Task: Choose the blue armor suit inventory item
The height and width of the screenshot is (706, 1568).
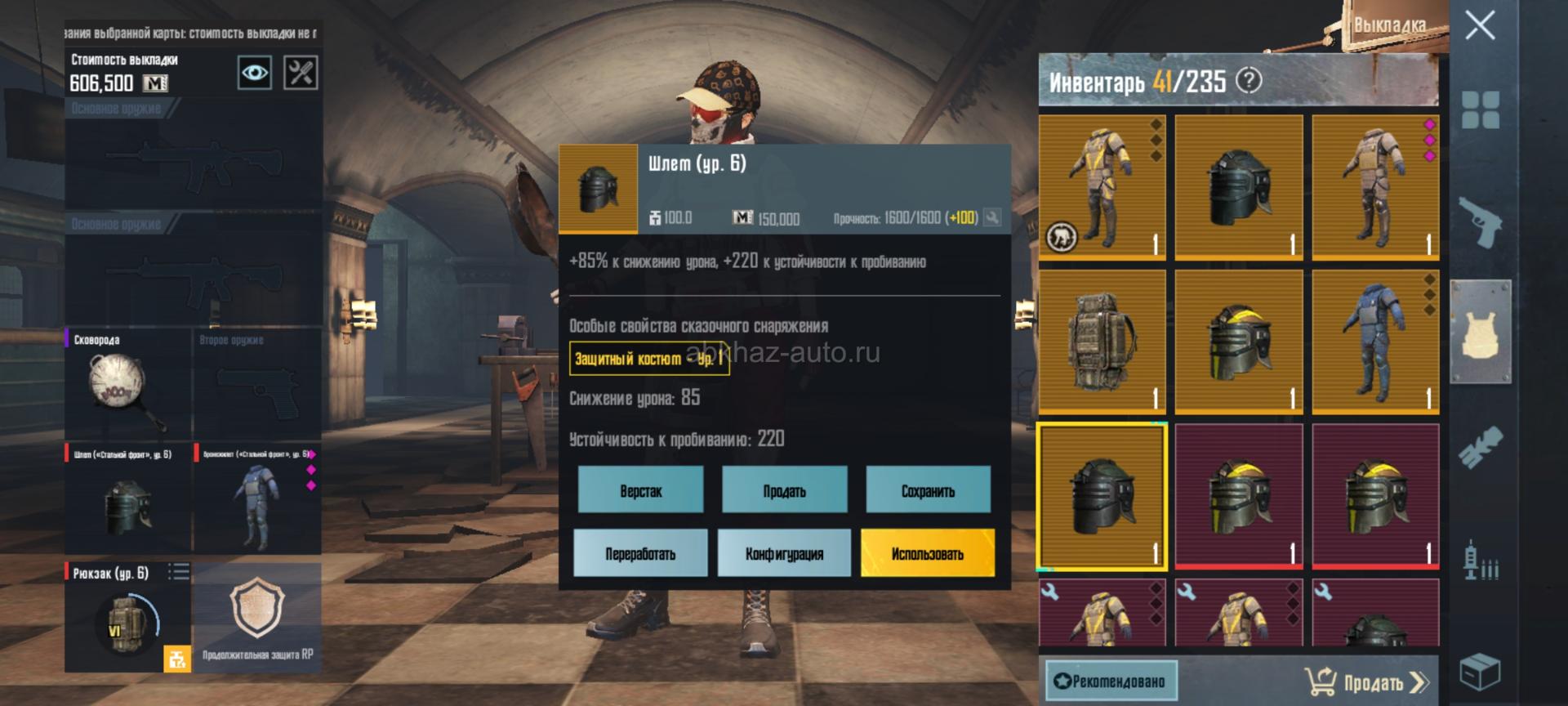Action: tap(1375, 342)
